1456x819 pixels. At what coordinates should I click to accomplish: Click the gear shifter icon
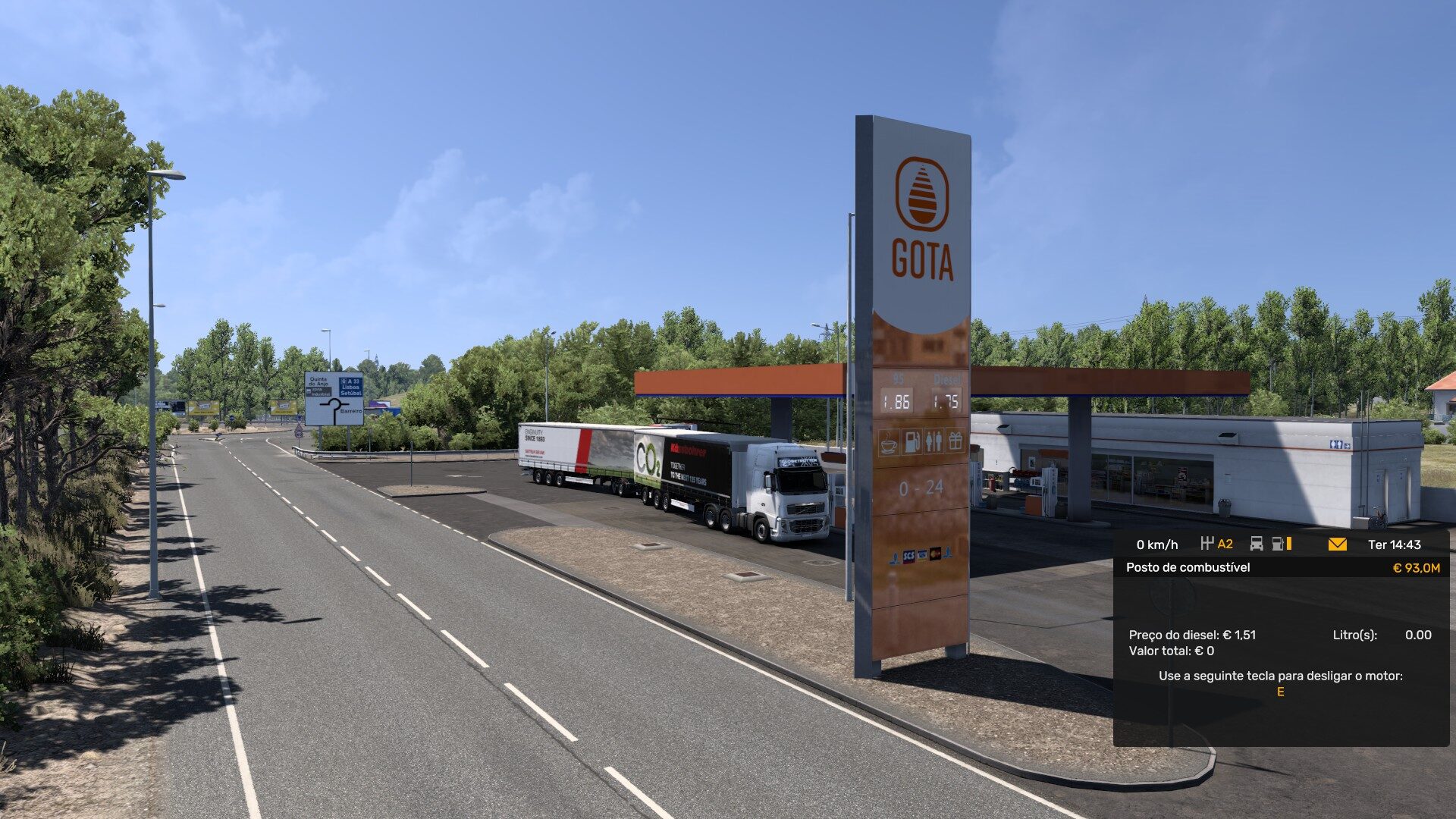[1207, 544]
